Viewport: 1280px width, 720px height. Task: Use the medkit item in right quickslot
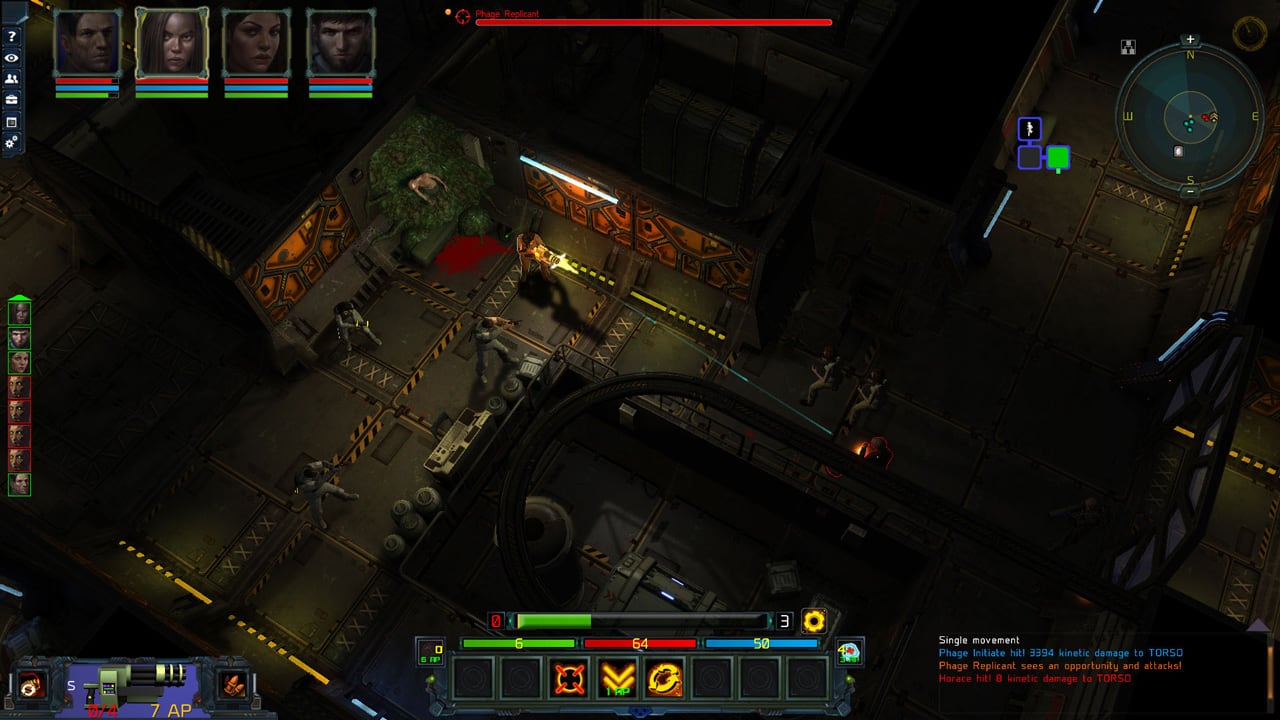click(850, 653)
